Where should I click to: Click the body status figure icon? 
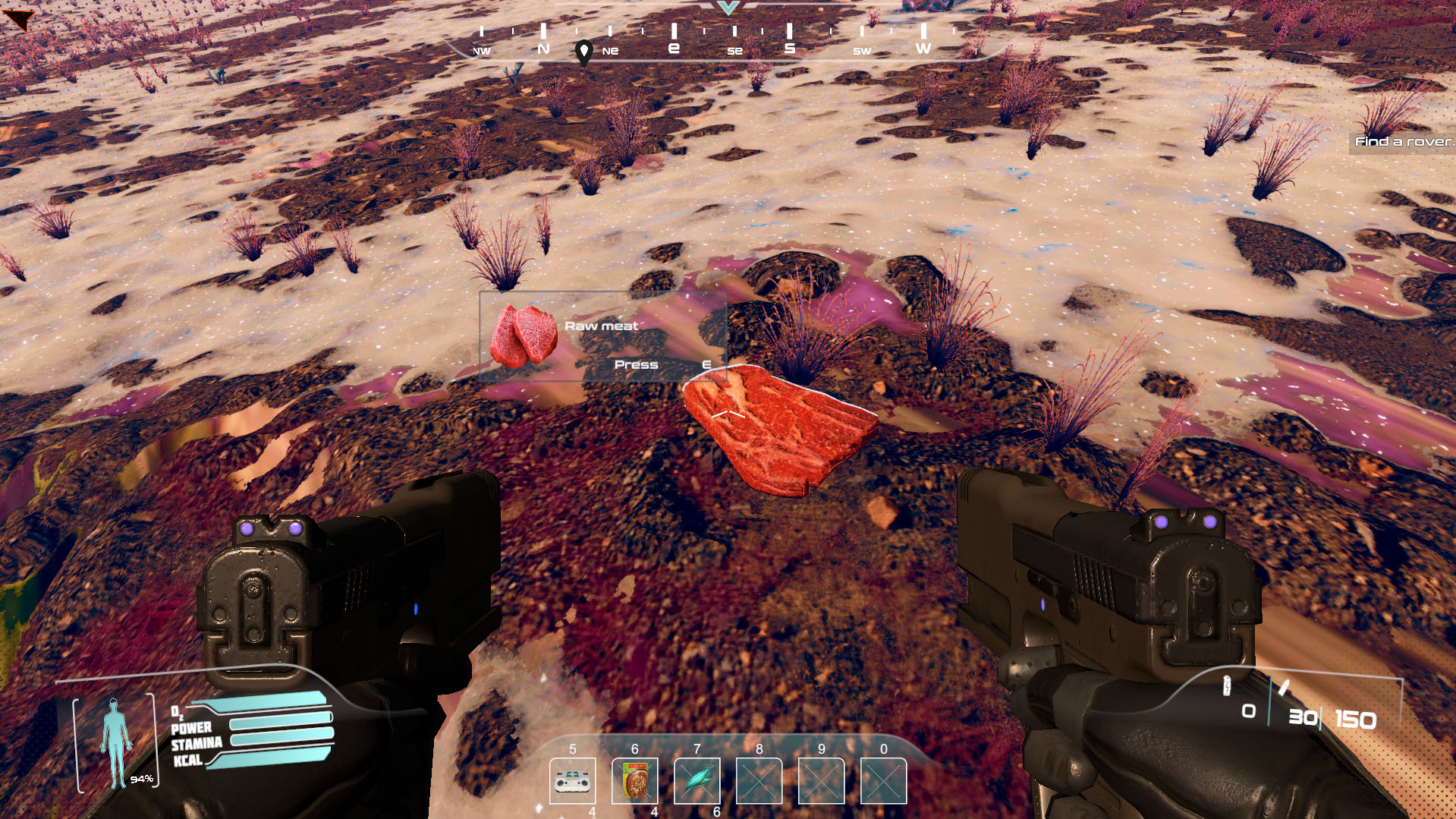click(115, 742)
